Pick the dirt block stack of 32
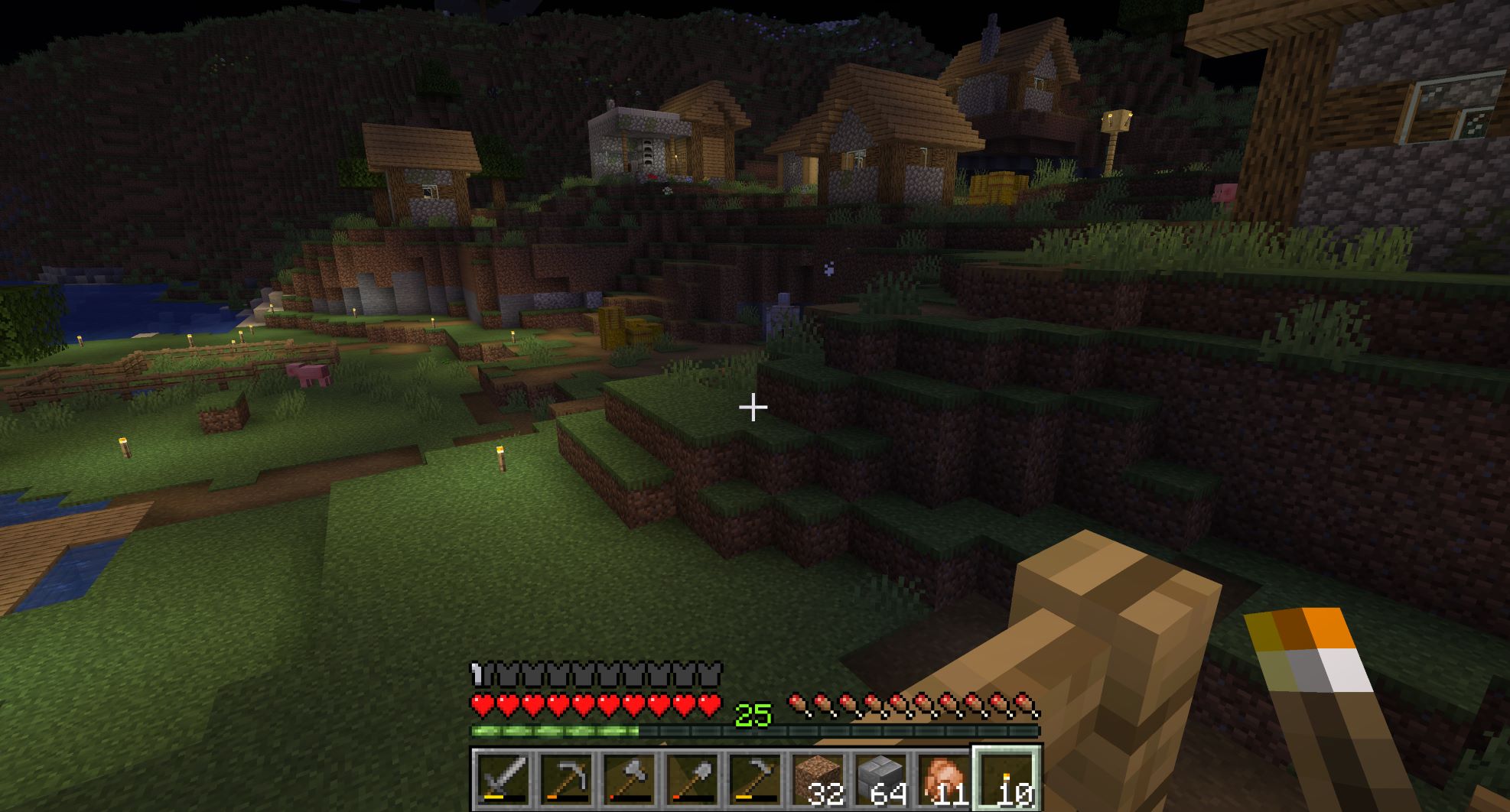 tap(818, 780)
